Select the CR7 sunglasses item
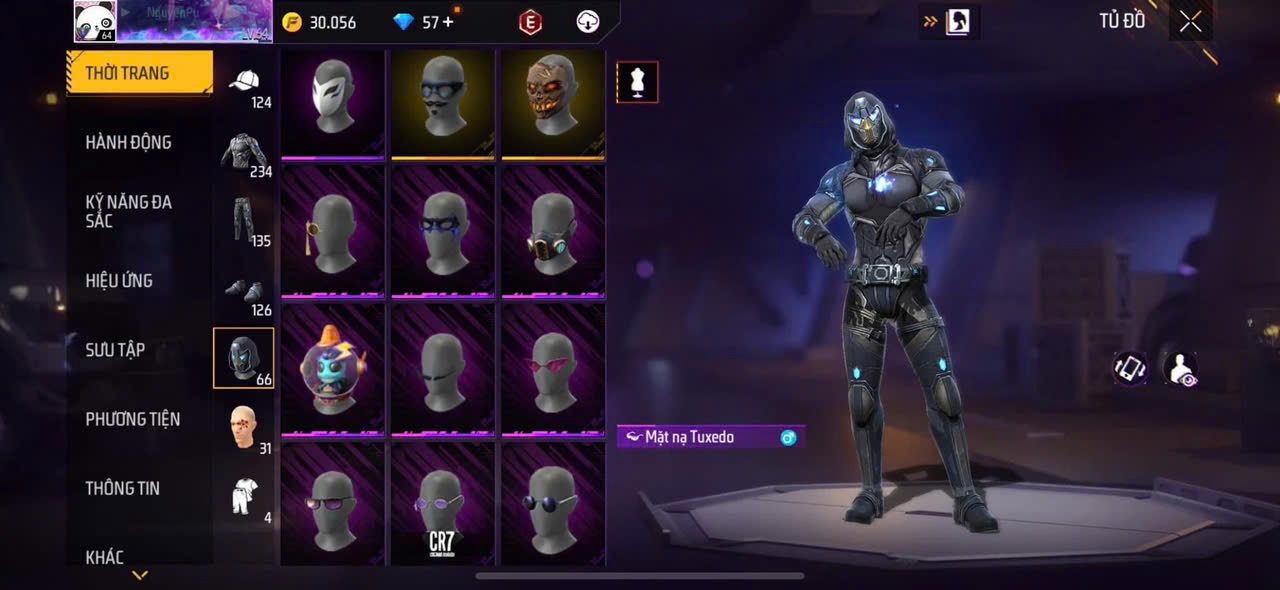This screenshot has width=1280, height=590. [443, 504]
